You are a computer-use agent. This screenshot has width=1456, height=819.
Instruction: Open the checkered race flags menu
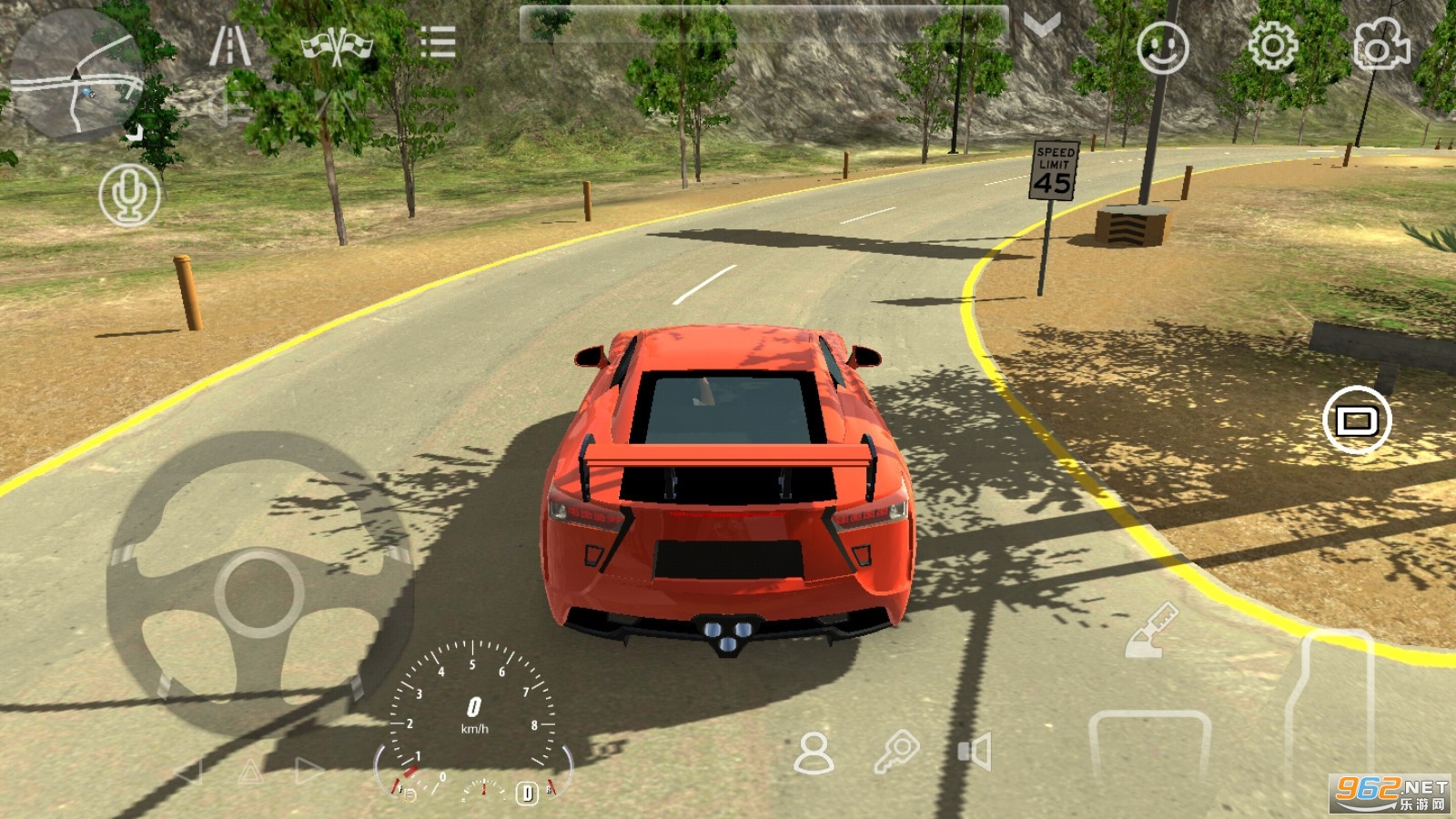337,45
